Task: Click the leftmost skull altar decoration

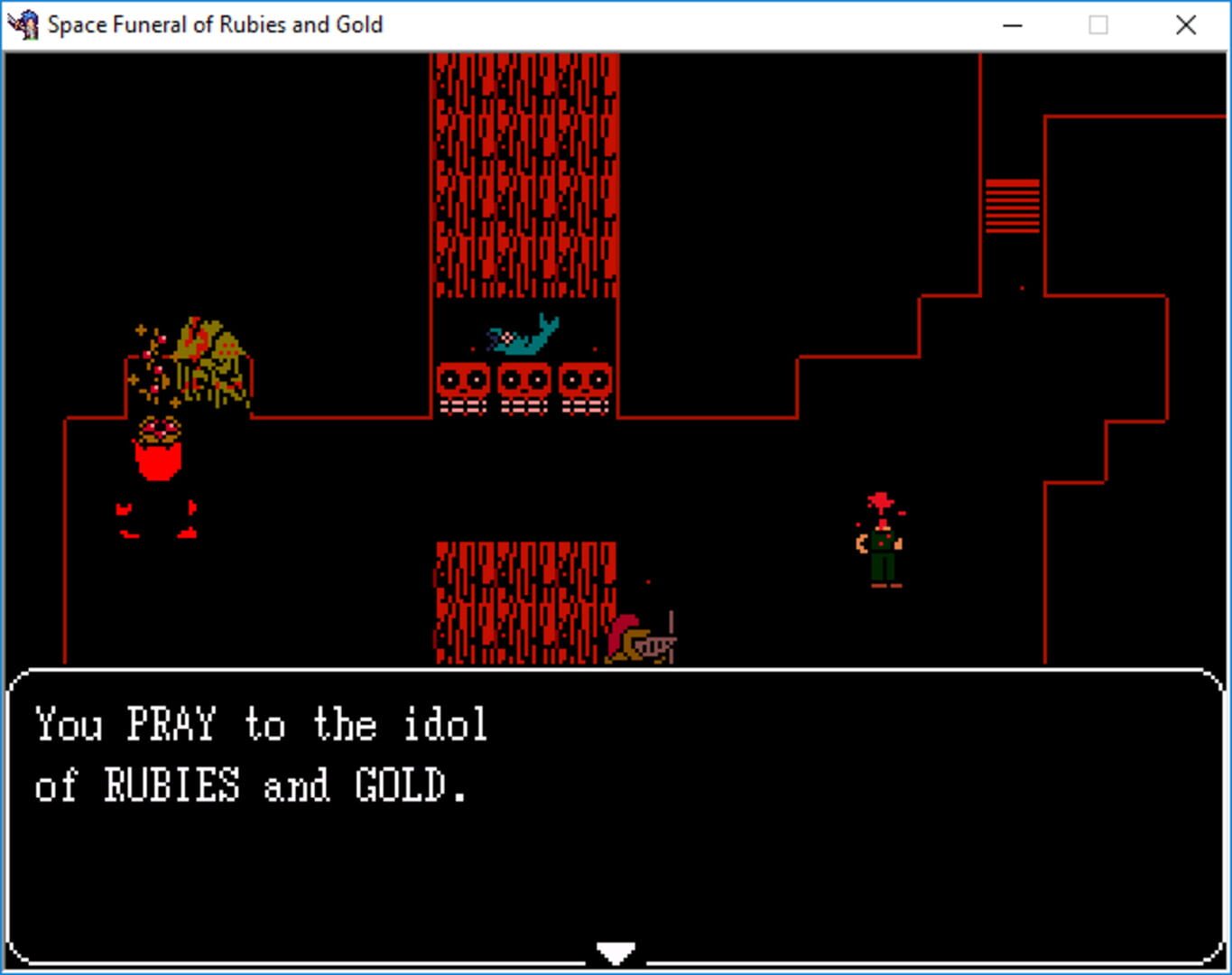Action: tap(465, 386)
